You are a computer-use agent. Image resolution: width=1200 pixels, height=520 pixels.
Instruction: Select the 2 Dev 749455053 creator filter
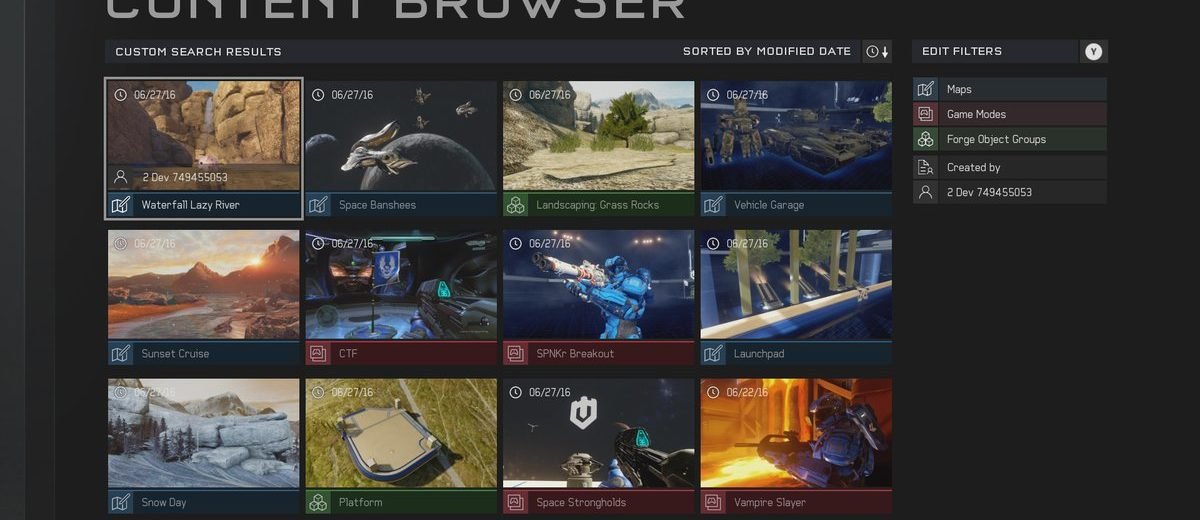tap(1009, 192)
